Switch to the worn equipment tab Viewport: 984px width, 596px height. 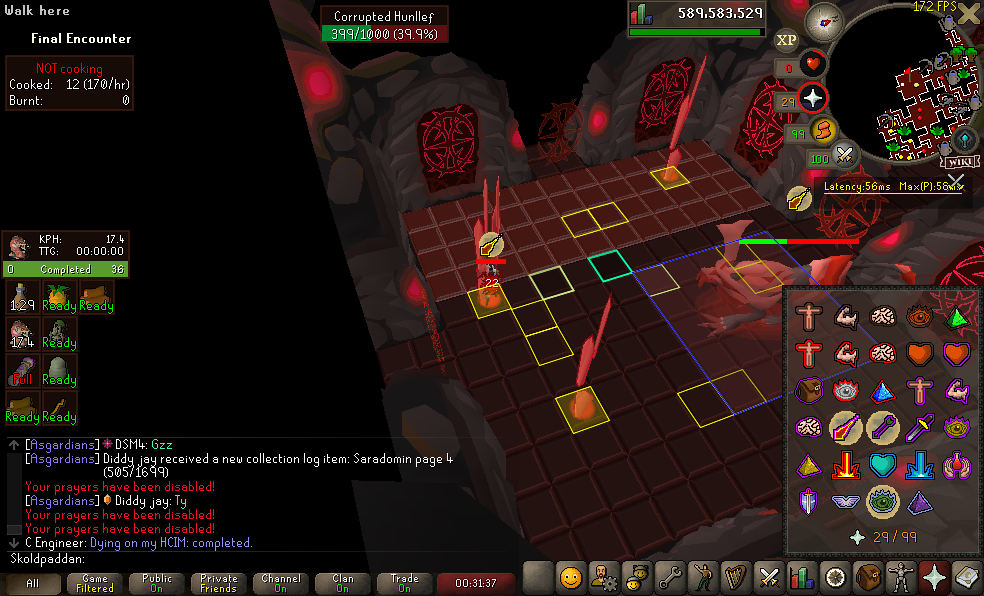pyautogui.click(x=902, y=577)
